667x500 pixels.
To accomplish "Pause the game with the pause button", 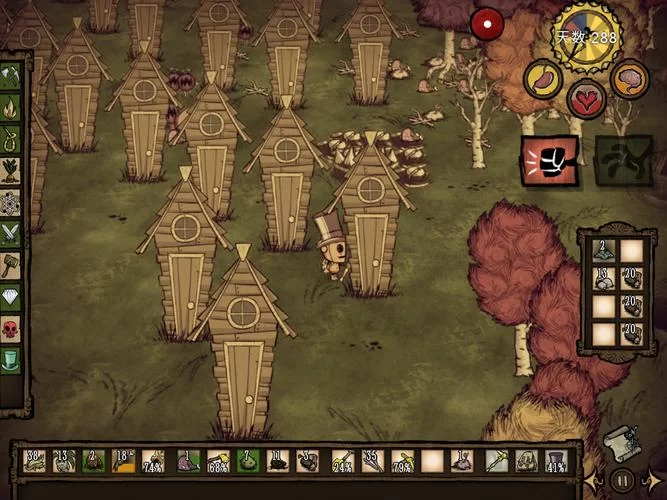I will 622,480.
